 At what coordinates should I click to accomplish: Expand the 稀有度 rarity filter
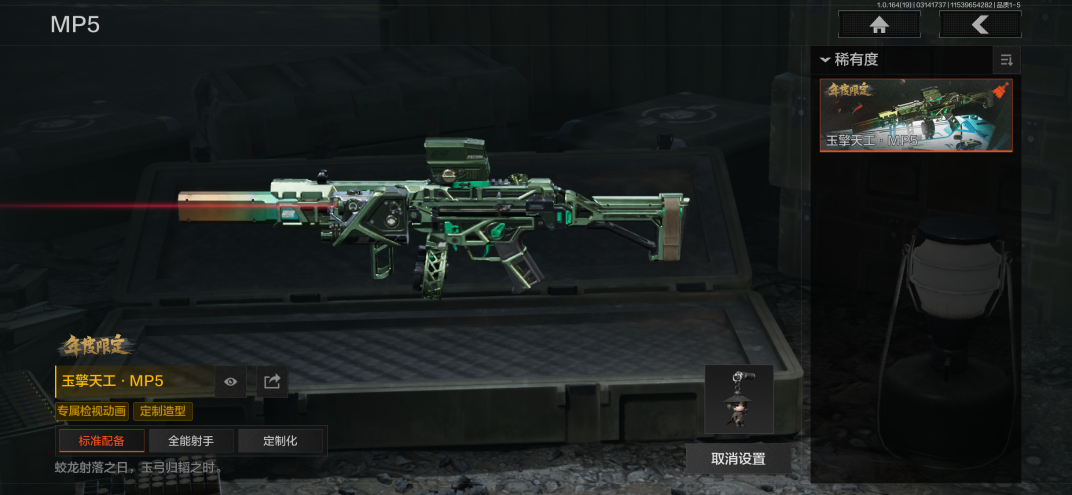point(850,60)
